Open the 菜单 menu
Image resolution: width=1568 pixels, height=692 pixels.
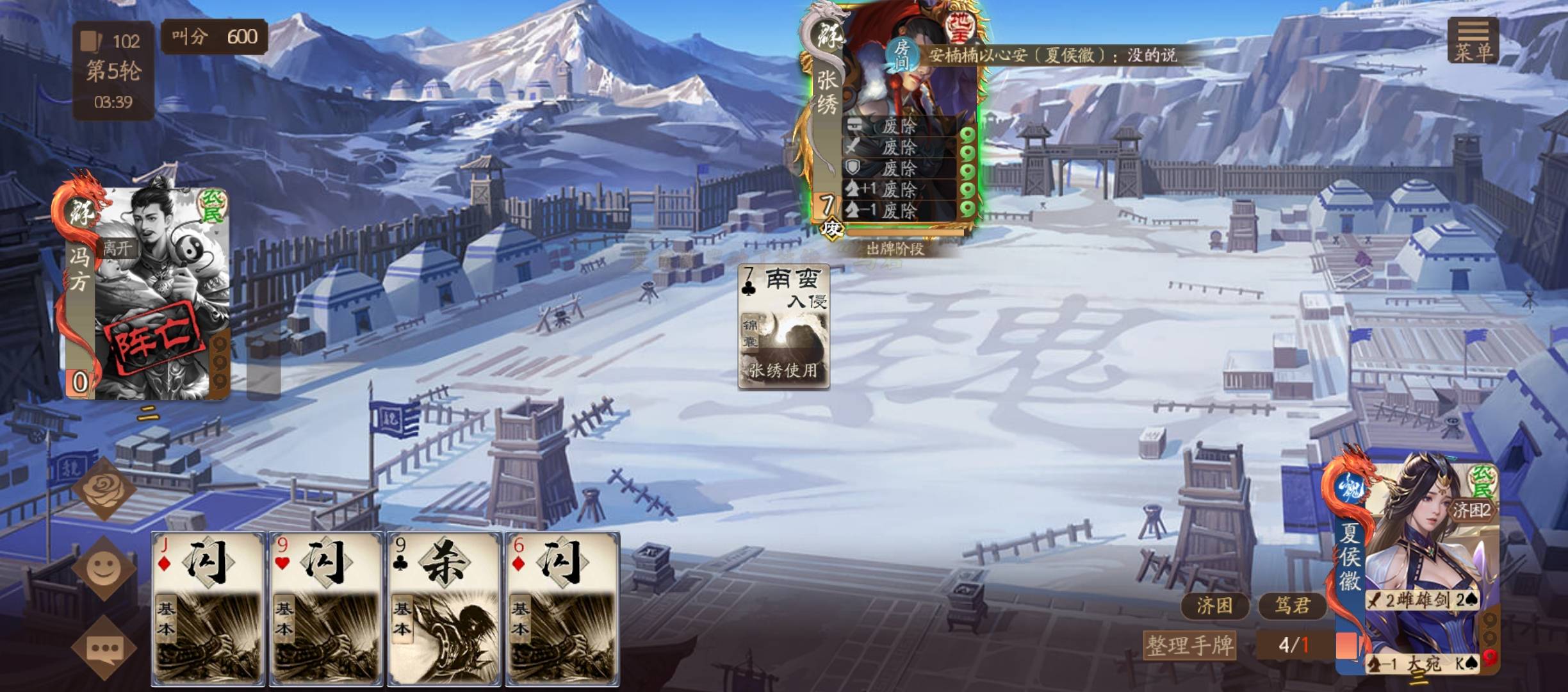[1473, 40]
